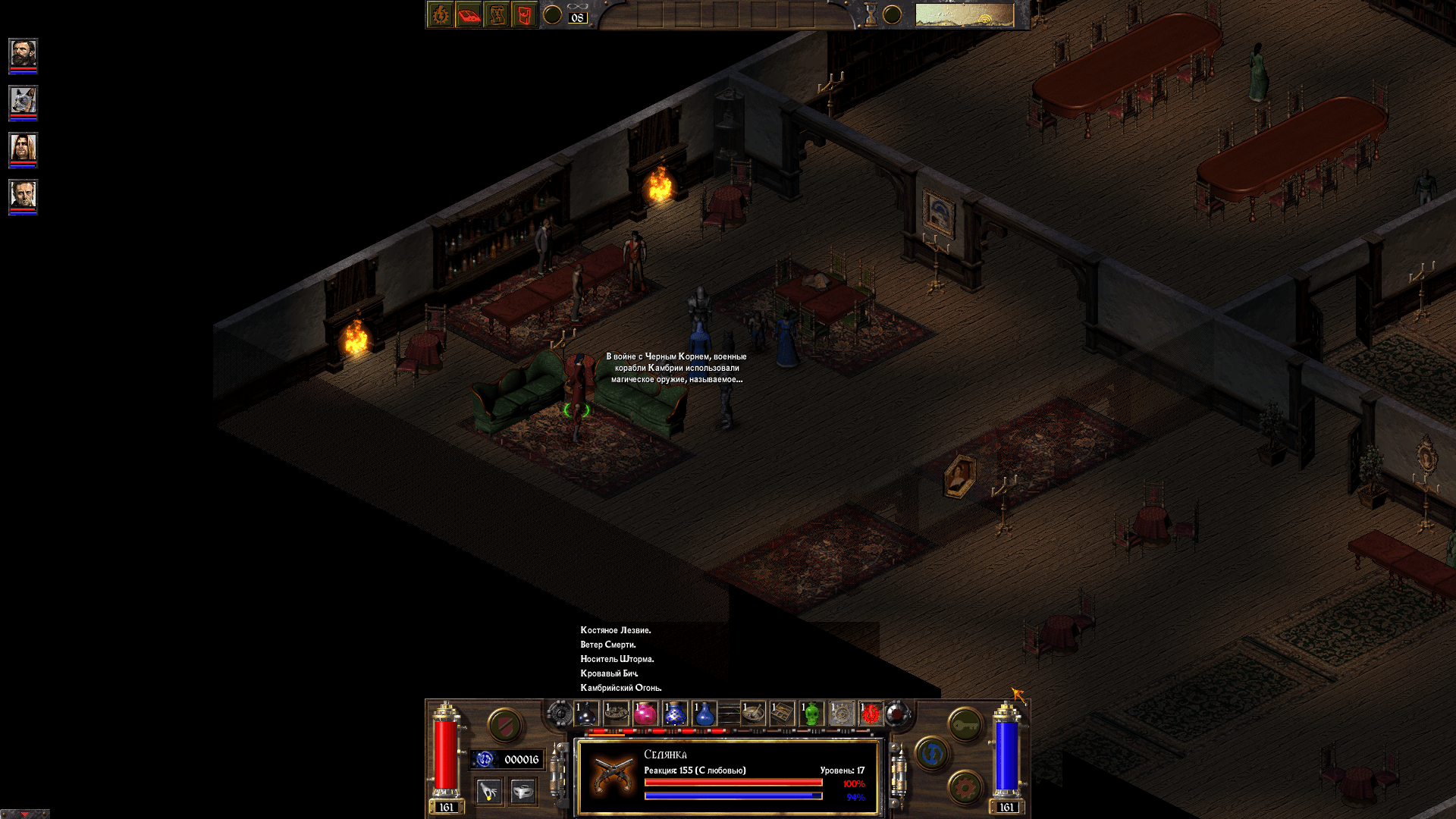Open the scroll quest journal icon
1456x819 pixels.
pos(497,14)
